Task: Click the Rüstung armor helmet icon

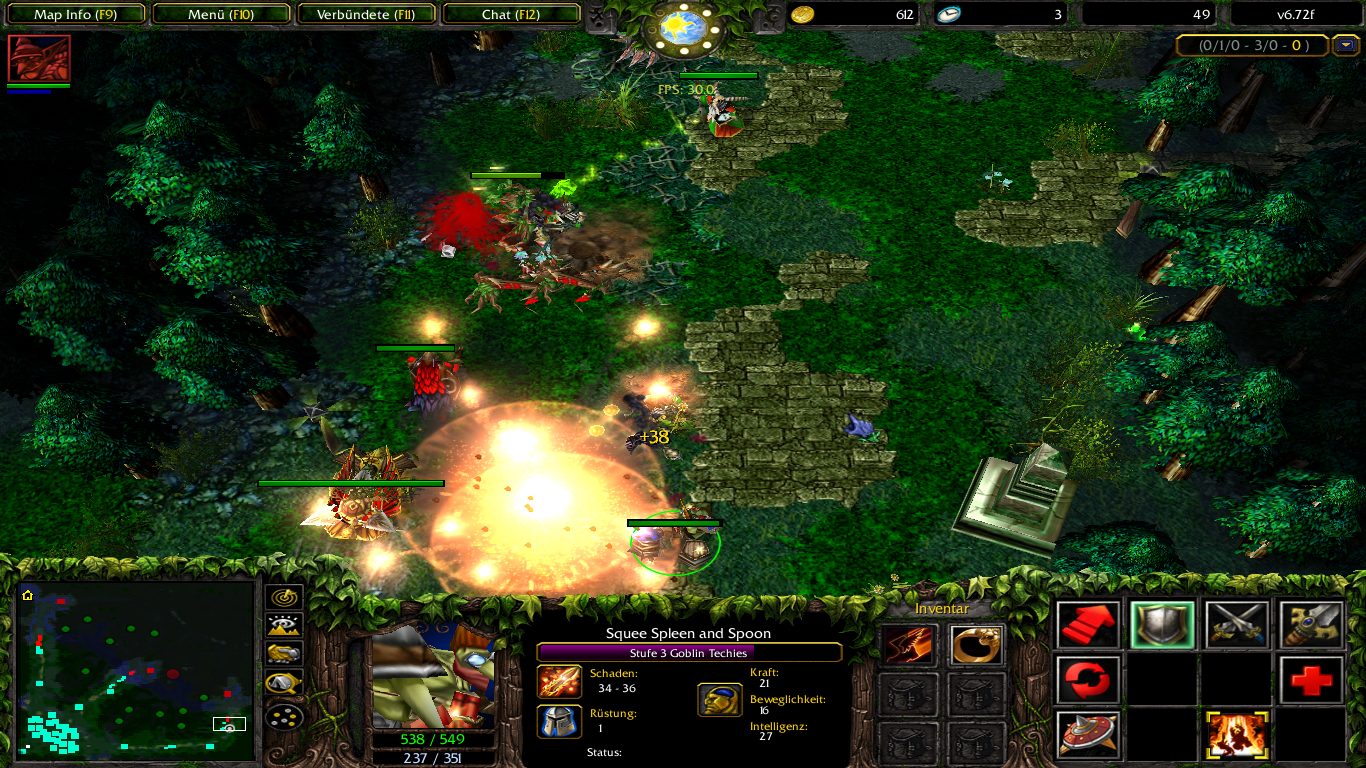Action: click(557, 720)
